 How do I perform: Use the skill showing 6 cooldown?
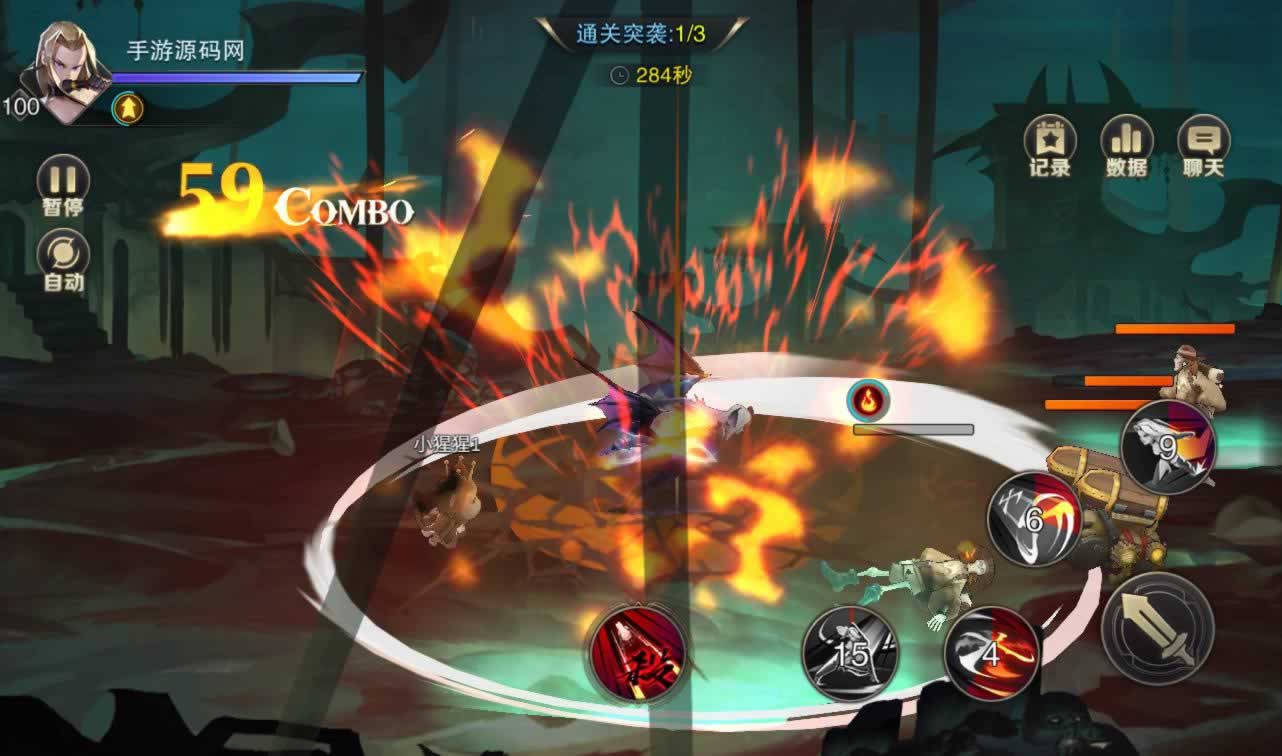(1035, 519)
